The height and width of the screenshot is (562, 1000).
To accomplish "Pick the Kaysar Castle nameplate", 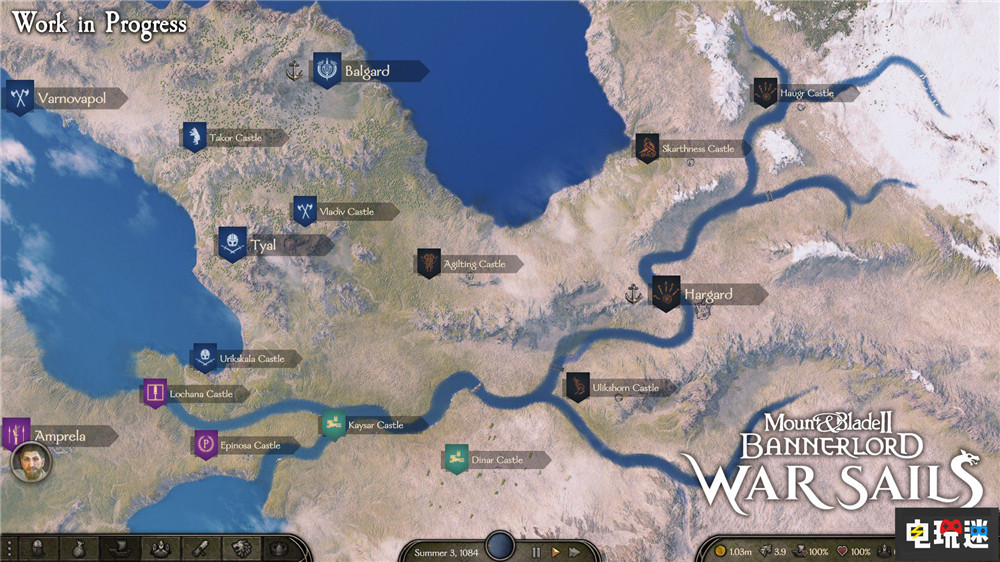I will tap(376, 425).
